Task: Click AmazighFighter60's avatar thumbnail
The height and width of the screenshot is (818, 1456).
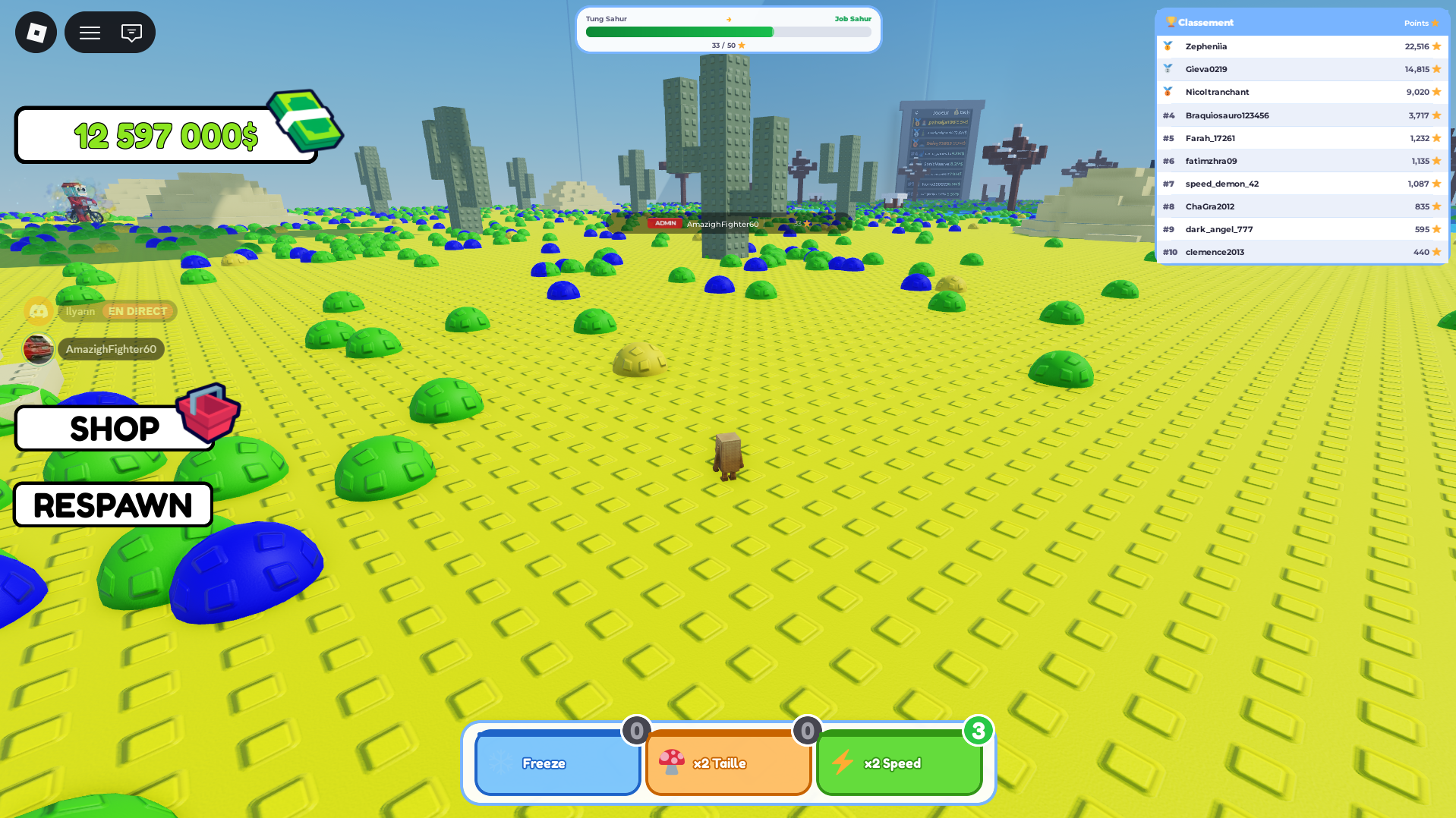Action: [38, 349]
